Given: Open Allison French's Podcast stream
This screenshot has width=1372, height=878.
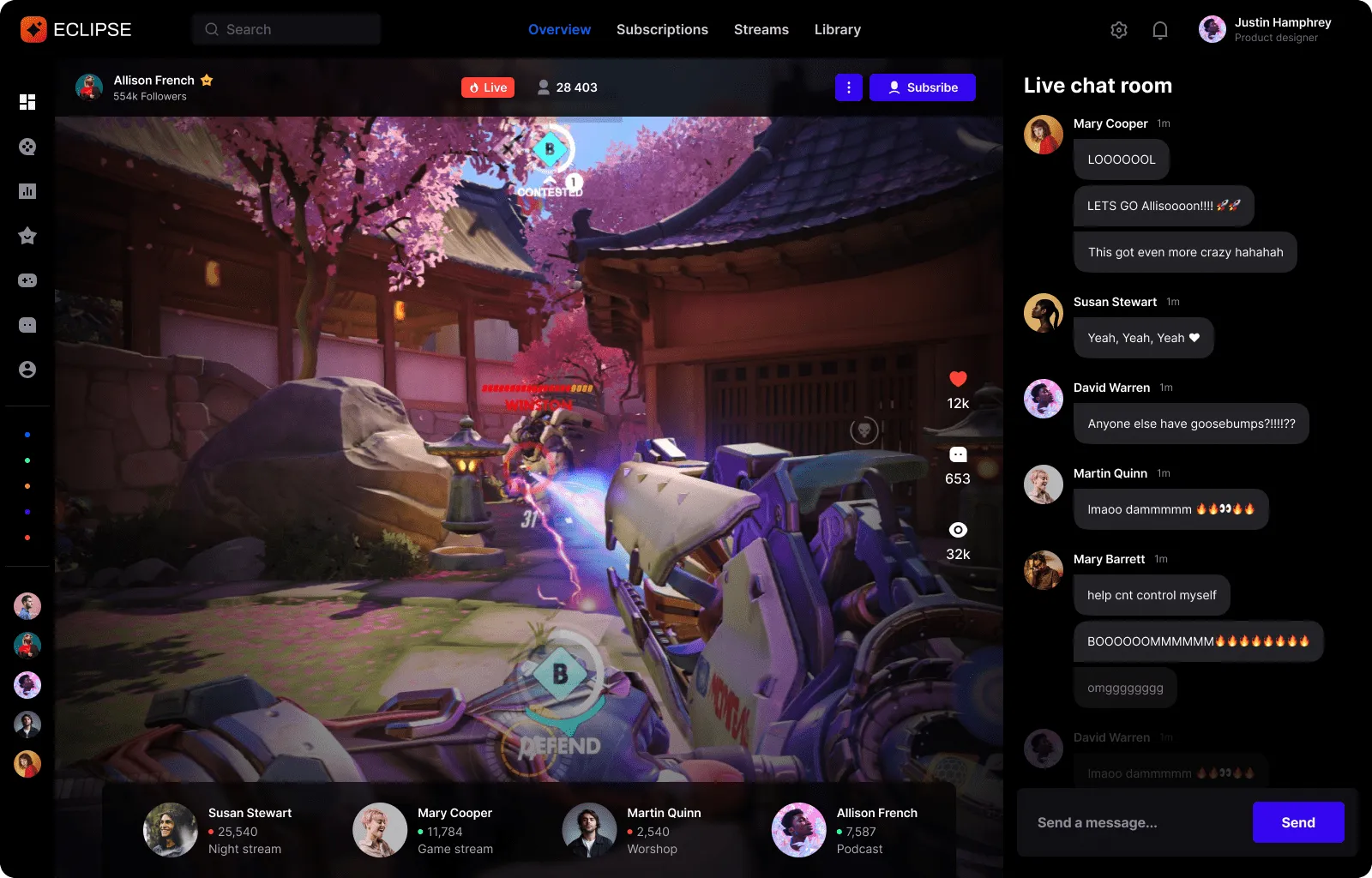Looking at the screenshot, I should tap(845, 830).
